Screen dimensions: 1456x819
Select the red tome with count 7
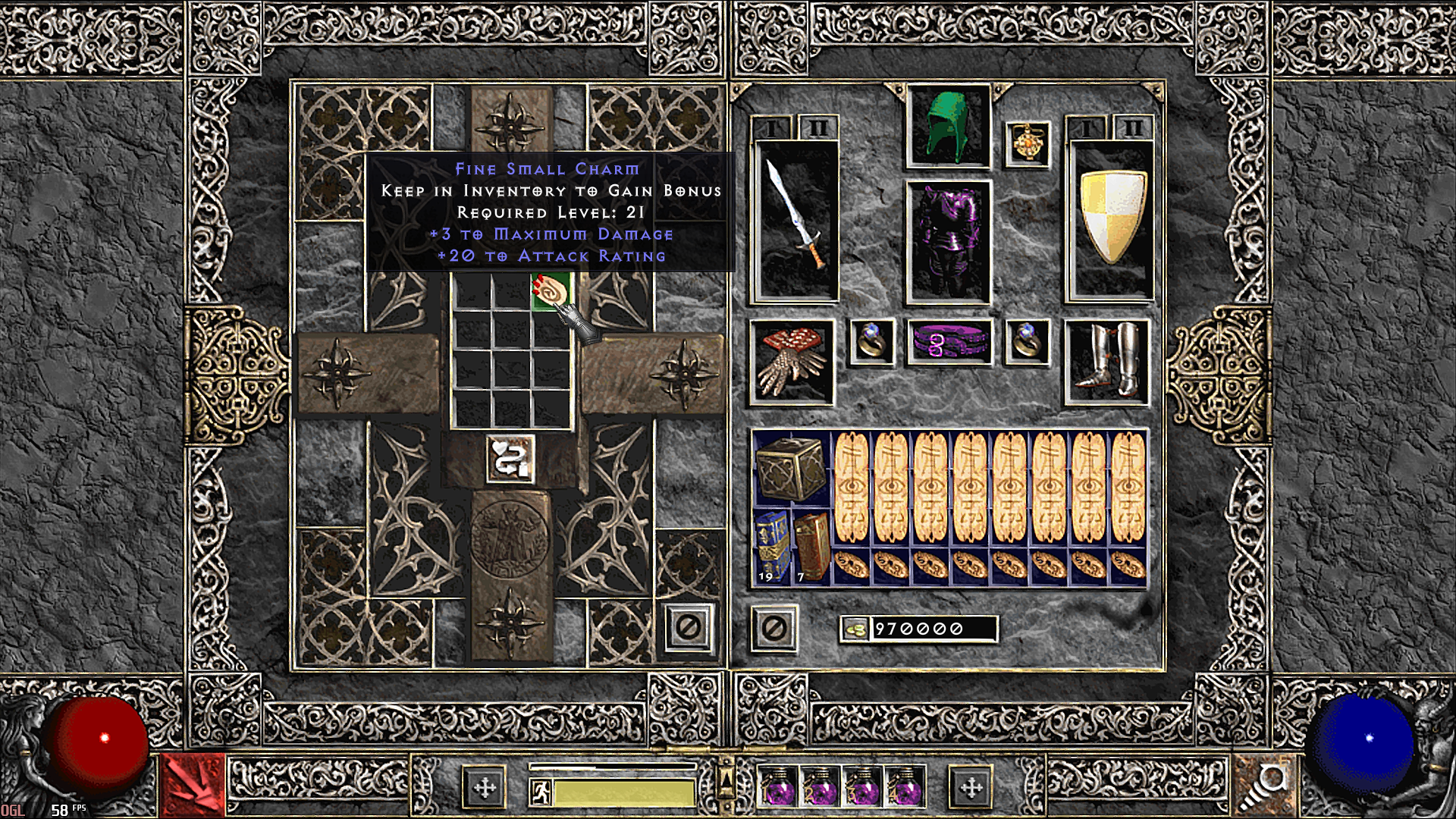(811, 548)
